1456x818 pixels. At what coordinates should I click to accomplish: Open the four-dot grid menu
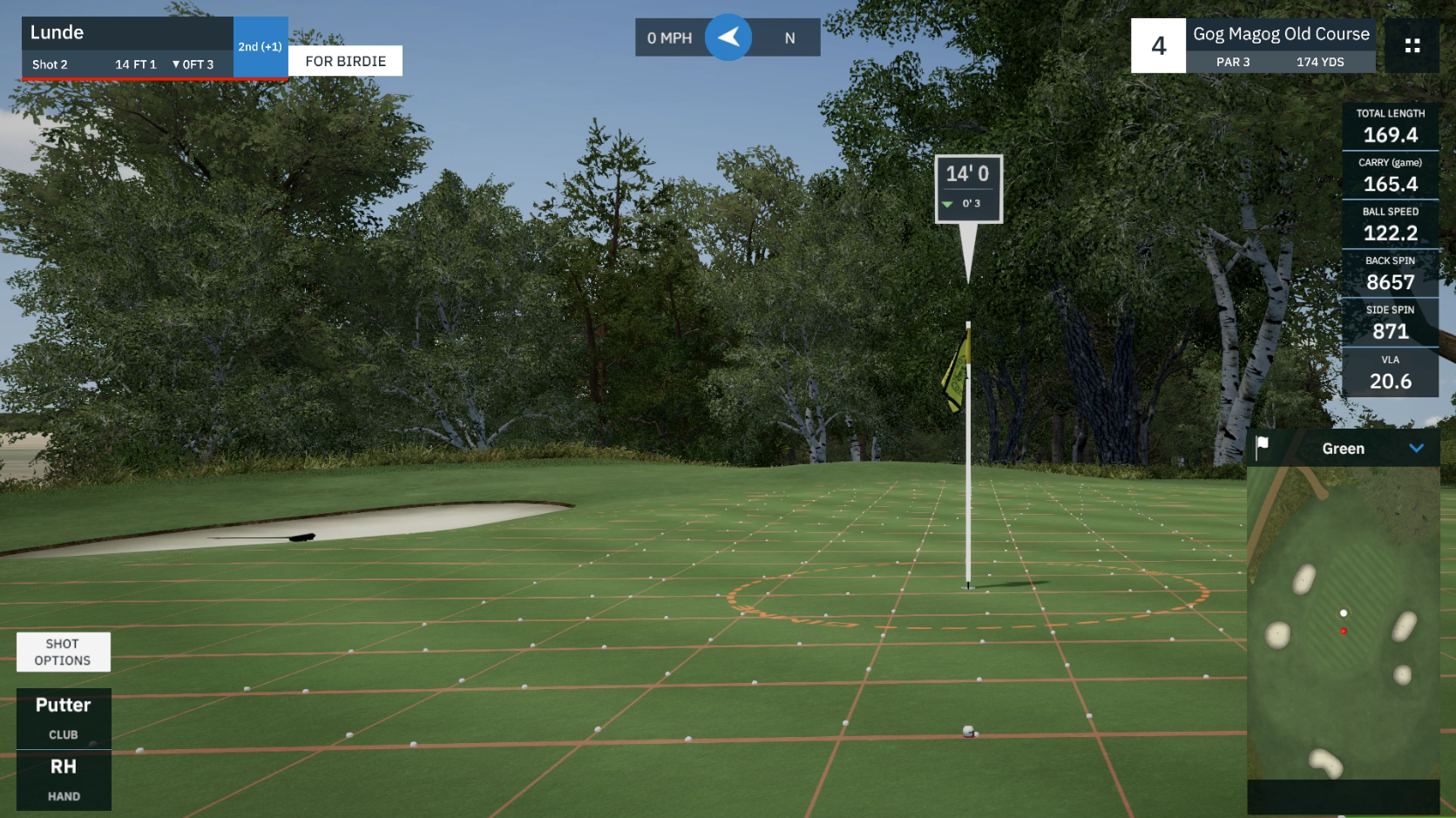[1412, 45]
